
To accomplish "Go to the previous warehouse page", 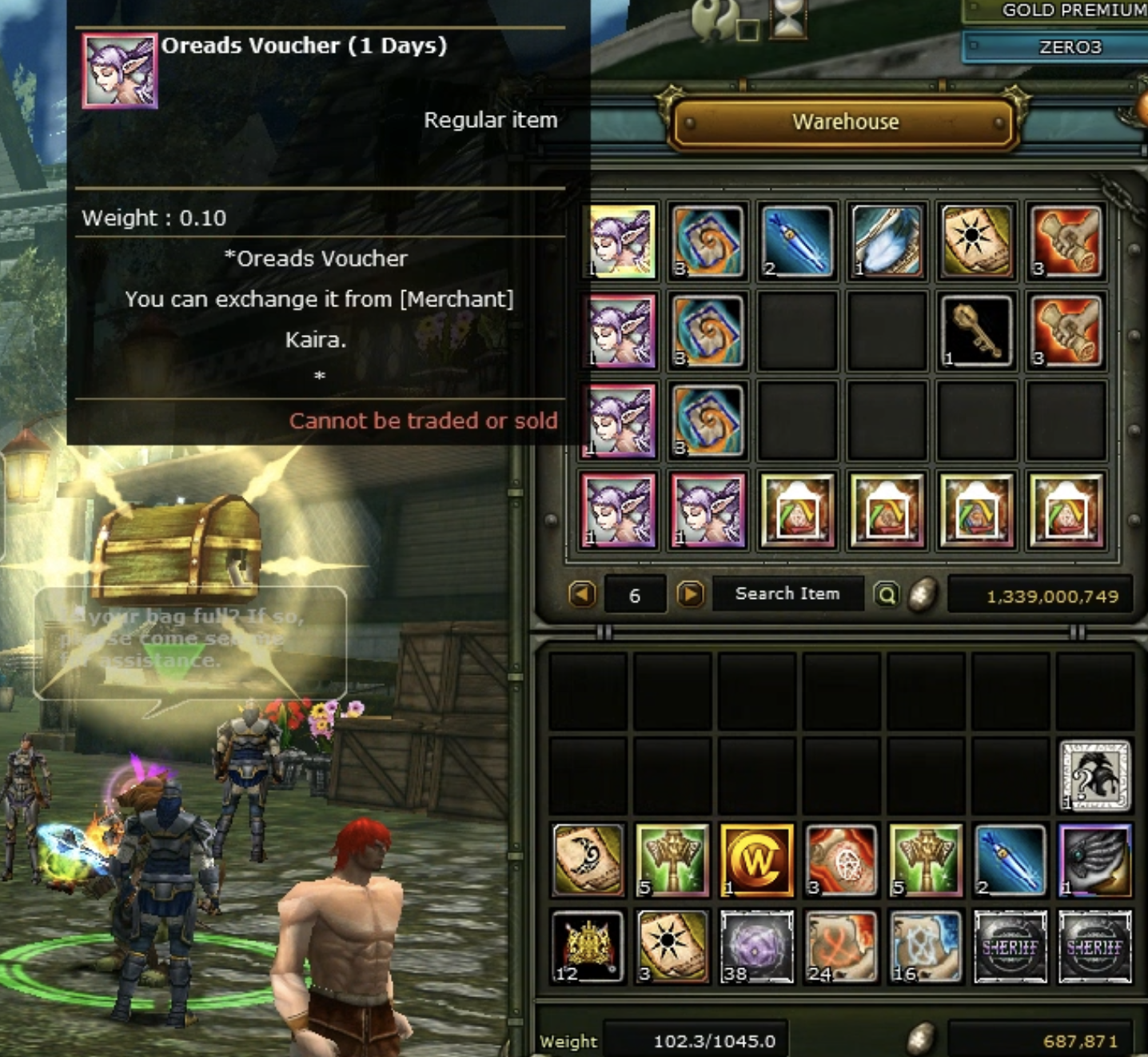I will 583,595.
